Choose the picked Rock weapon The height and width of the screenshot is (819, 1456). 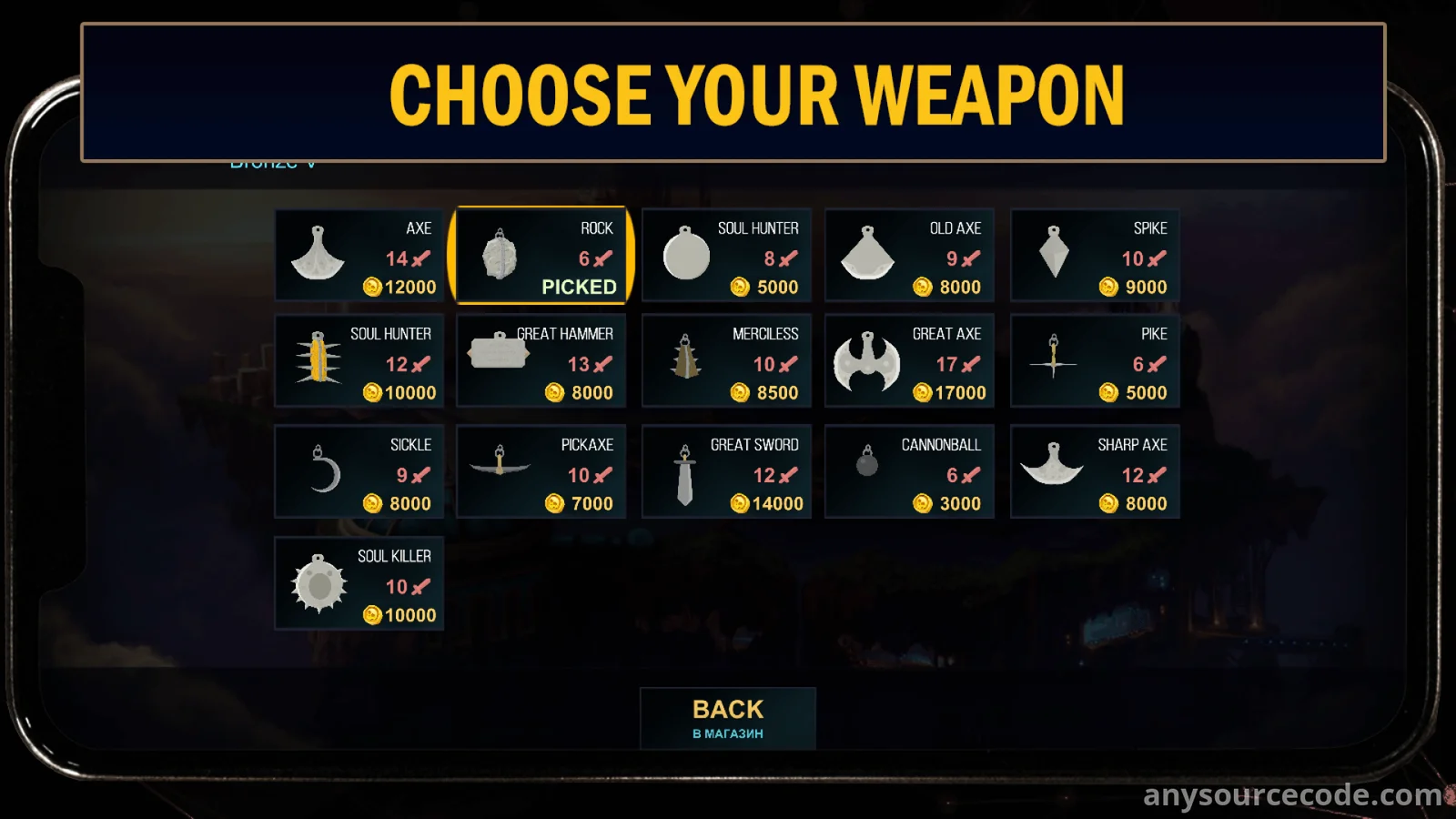pos(541,256)
